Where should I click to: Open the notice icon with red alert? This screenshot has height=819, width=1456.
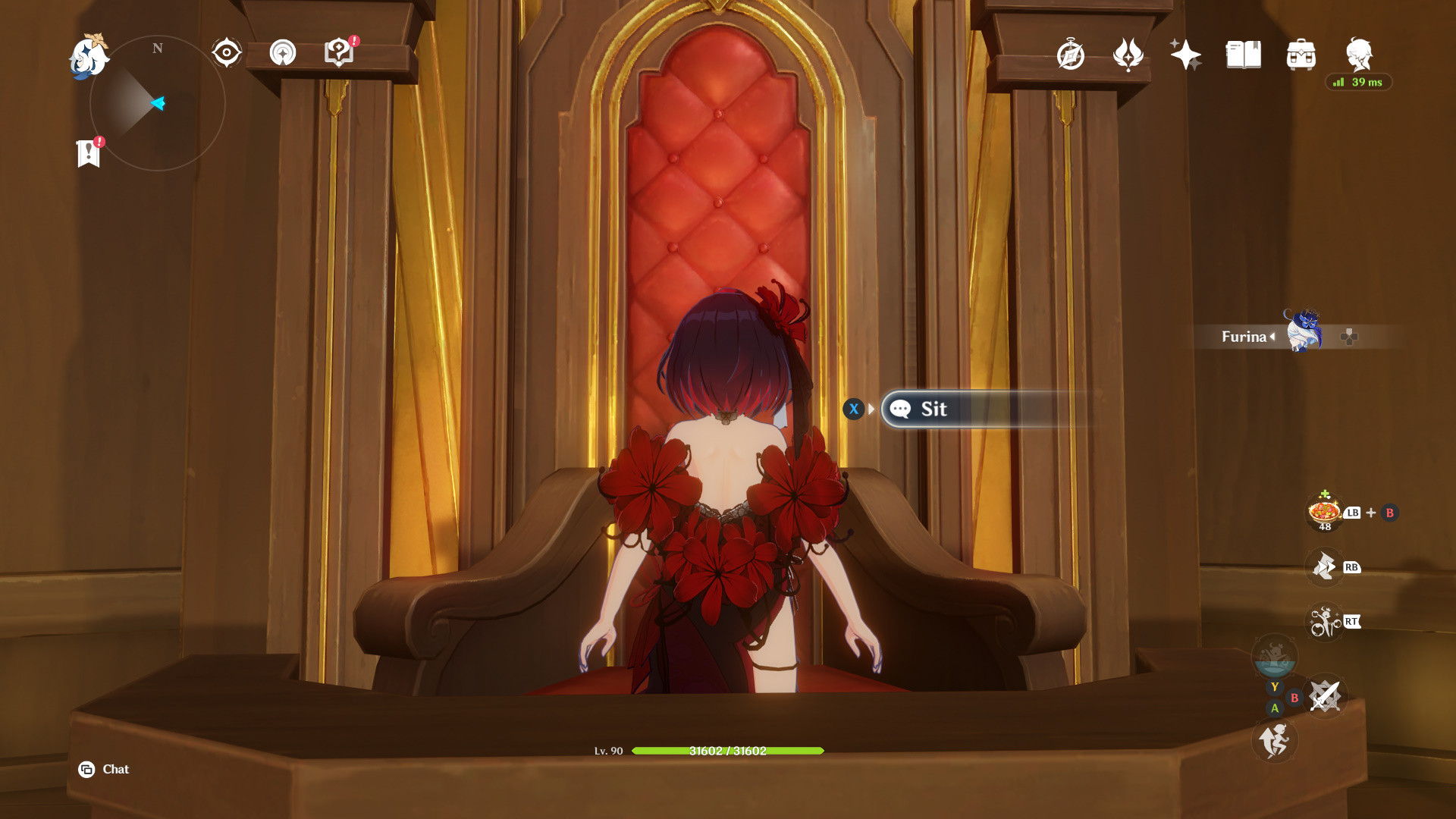pyautogui.click(x=339, y=52)
